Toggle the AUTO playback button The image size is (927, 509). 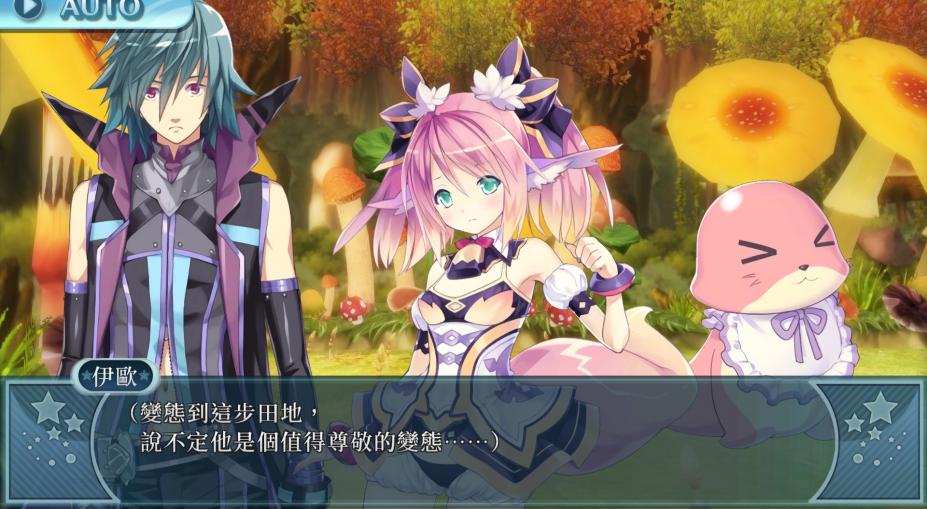(x=80, y=10)
